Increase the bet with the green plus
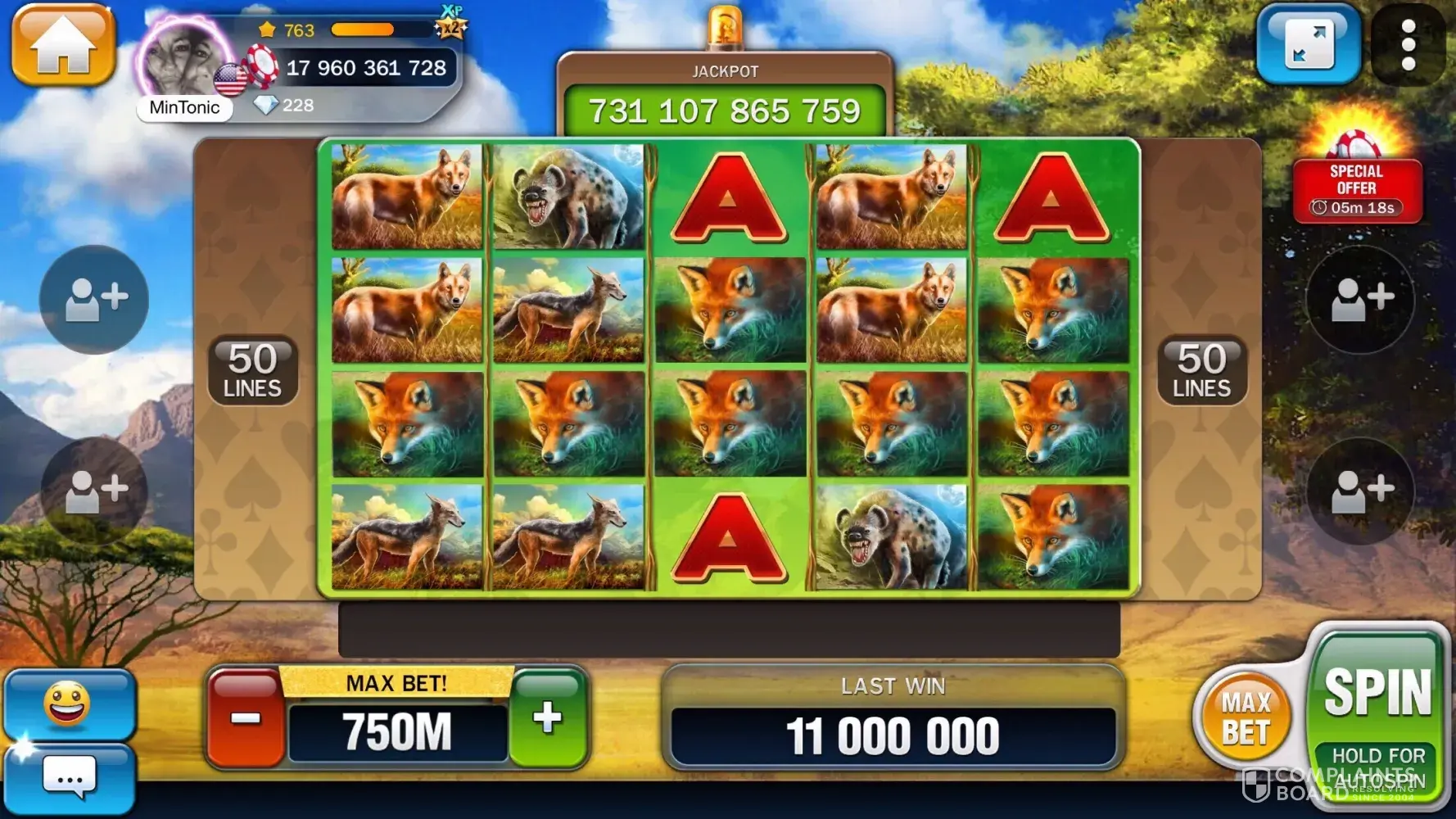Screen dimensions: 1456x819 [x=548, y=718]
